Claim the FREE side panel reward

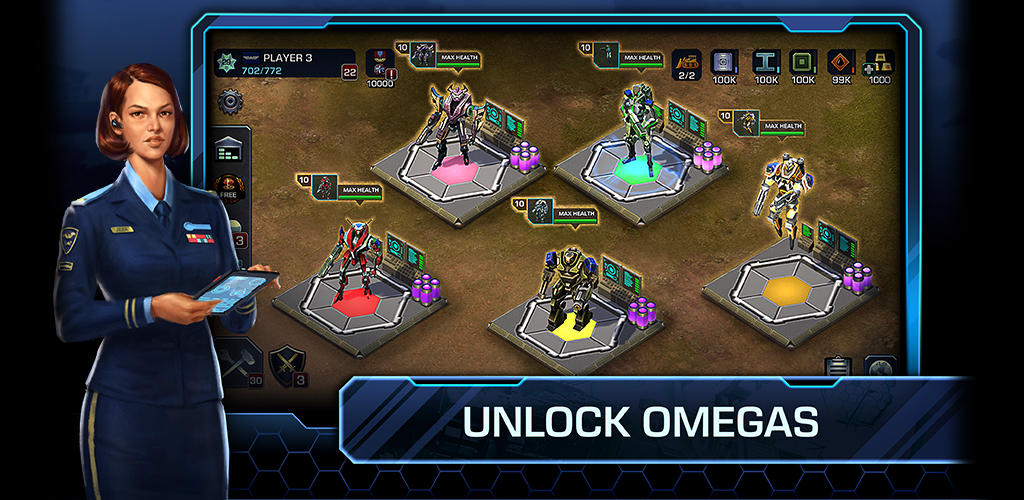click(x=229, y=189)
